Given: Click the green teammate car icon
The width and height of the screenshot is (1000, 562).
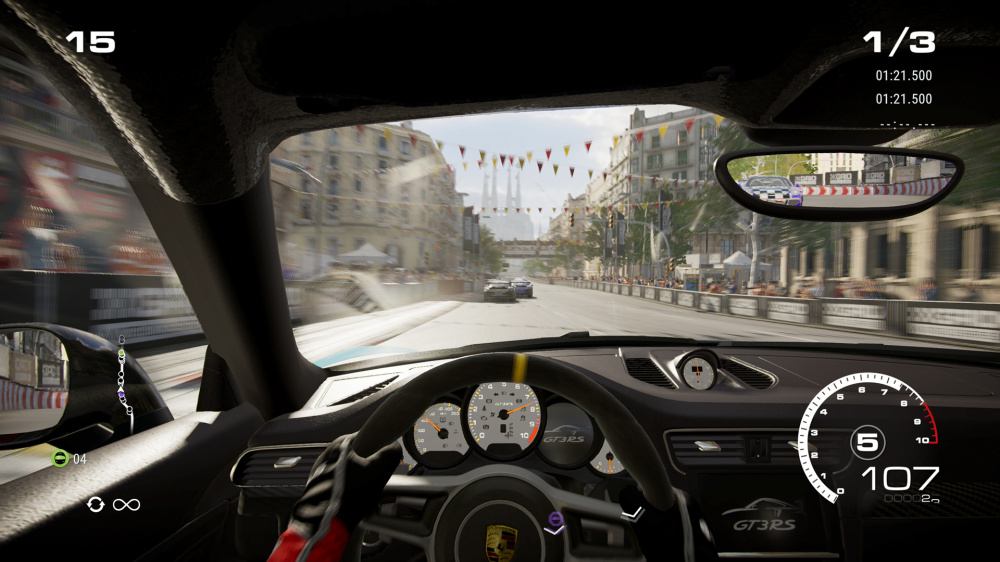Looking at the screenshot, I should [x=60, y=459].
